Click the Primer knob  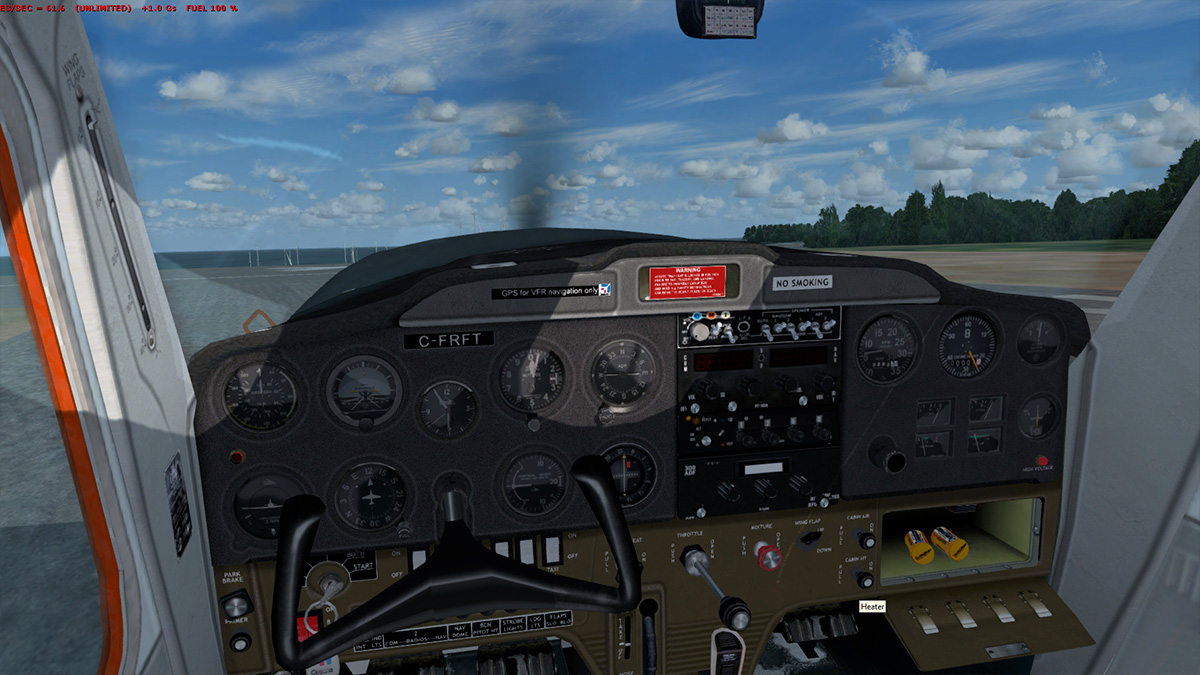tap(240, 642)
